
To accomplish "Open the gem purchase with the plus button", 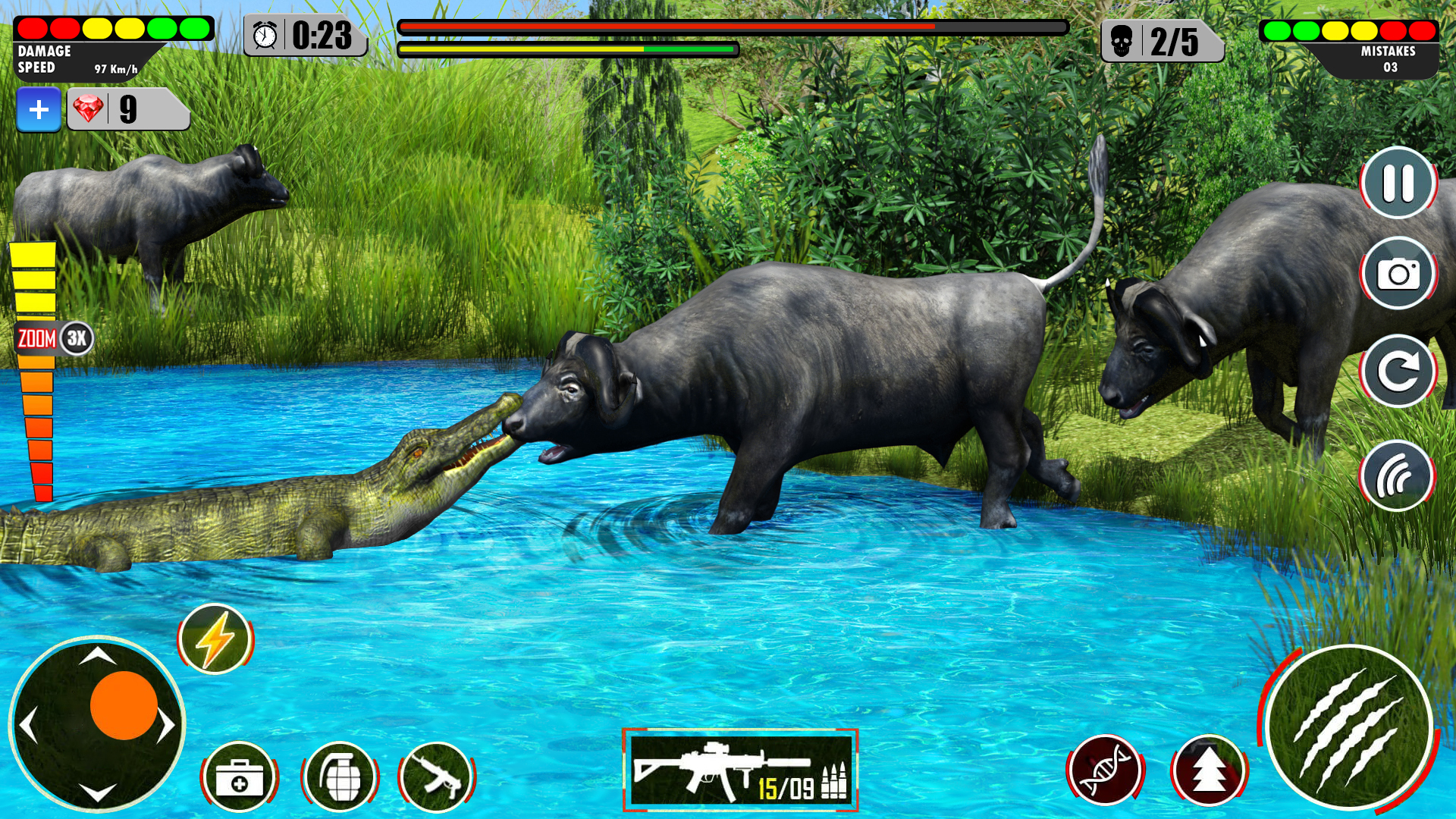I will pos(39,108).
